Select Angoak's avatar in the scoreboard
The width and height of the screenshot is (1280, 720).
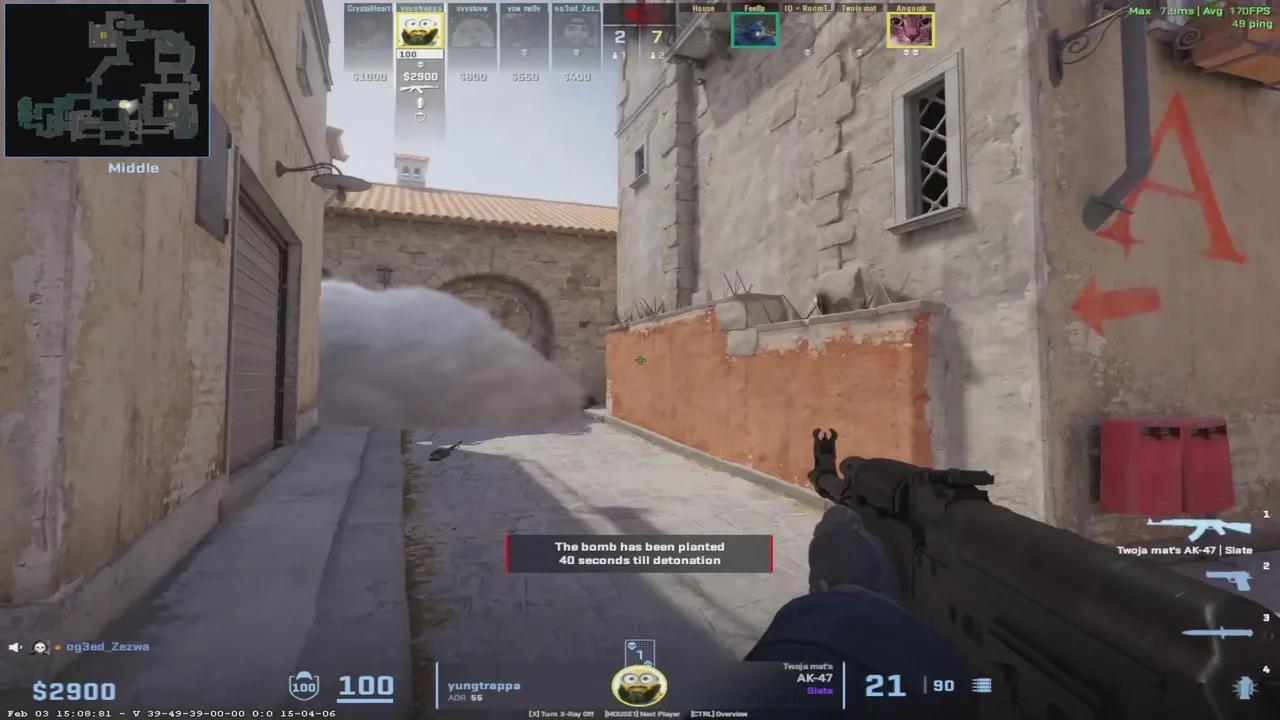[911, 29]
